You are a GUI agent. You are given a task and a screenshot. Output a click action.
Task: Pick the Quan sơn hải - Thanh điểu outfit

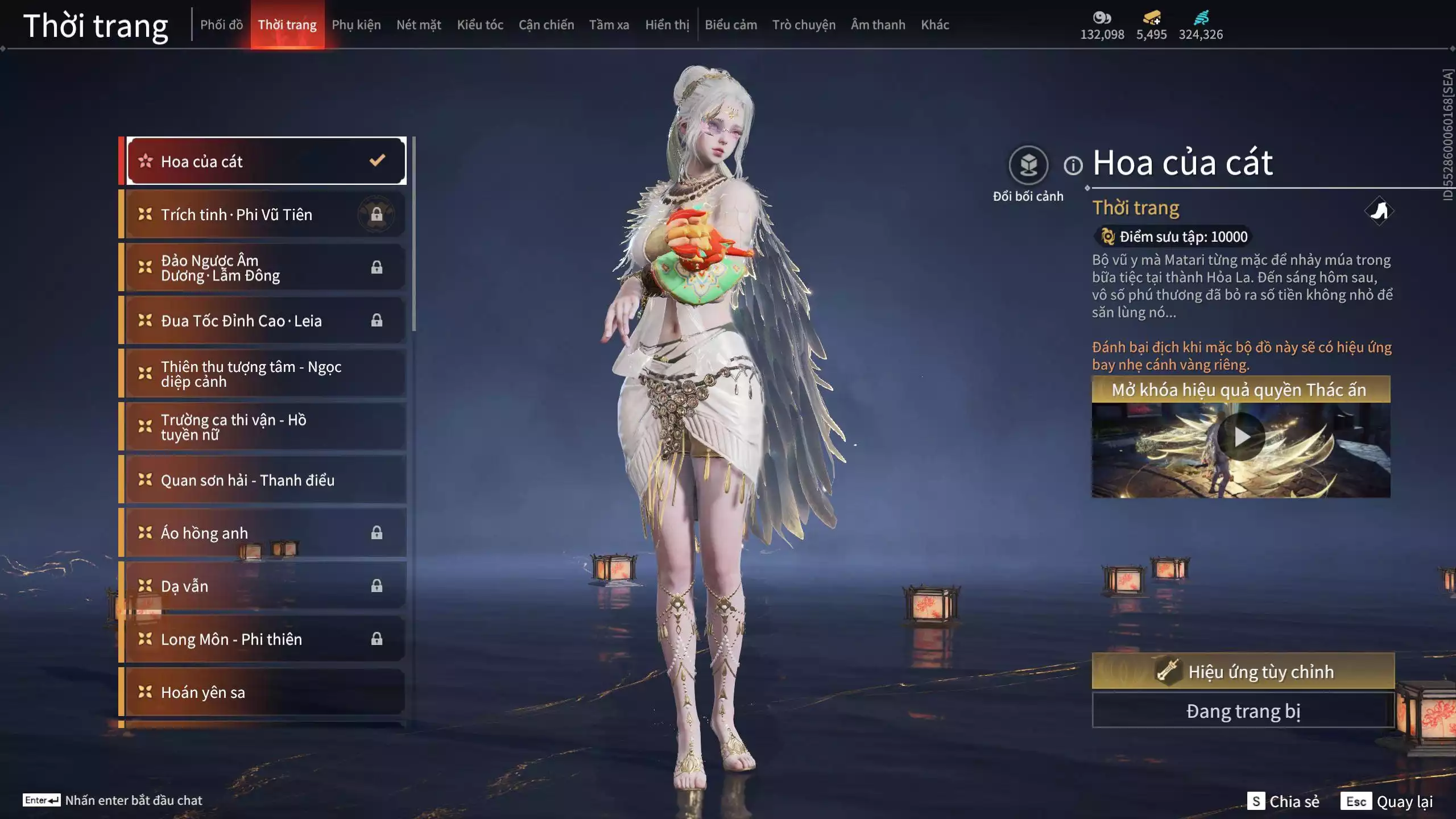point(265,480)
